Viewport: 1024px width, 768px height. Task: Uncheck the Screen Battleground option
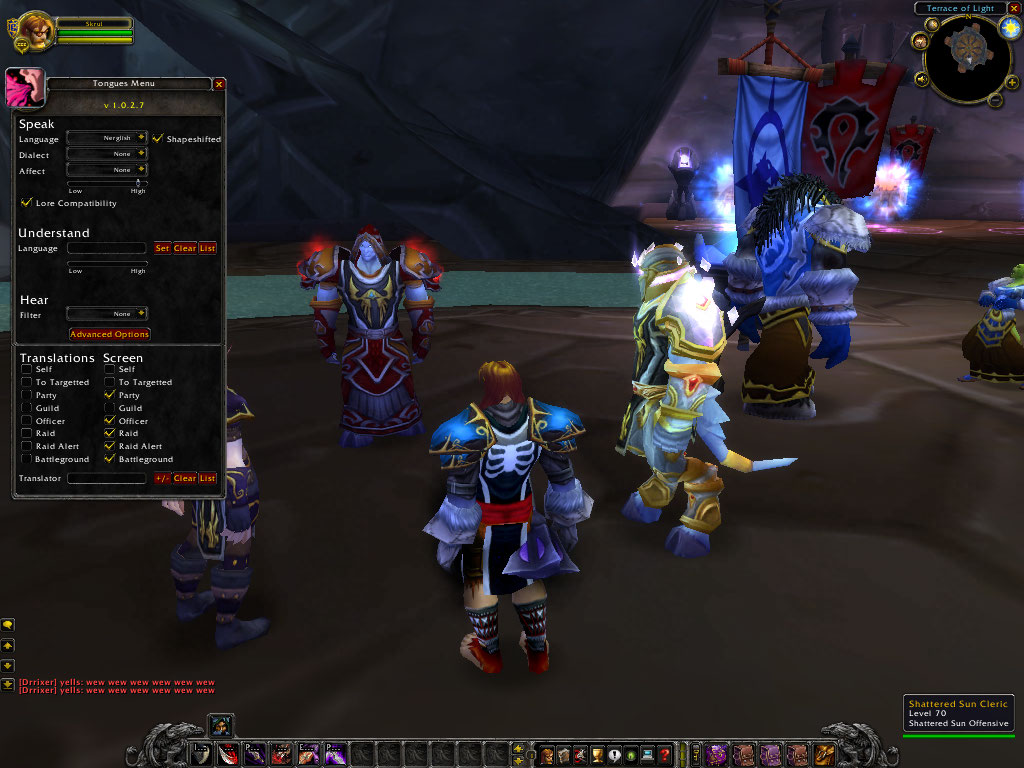(109, 459)
